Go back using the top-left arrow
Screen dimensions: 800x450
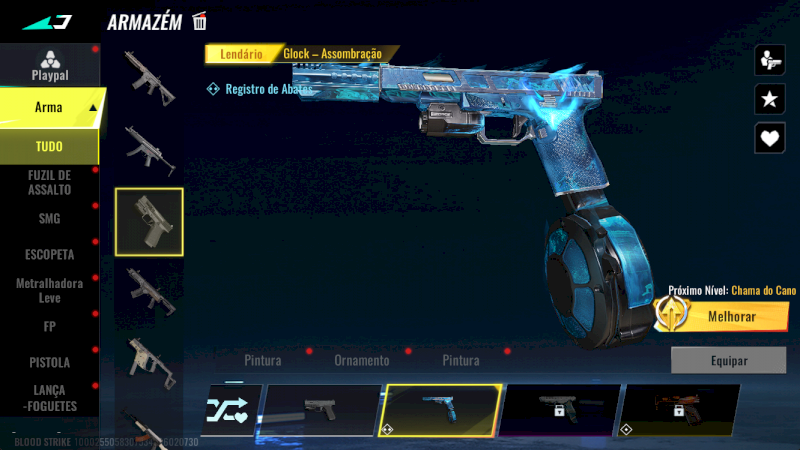(47, 21)
